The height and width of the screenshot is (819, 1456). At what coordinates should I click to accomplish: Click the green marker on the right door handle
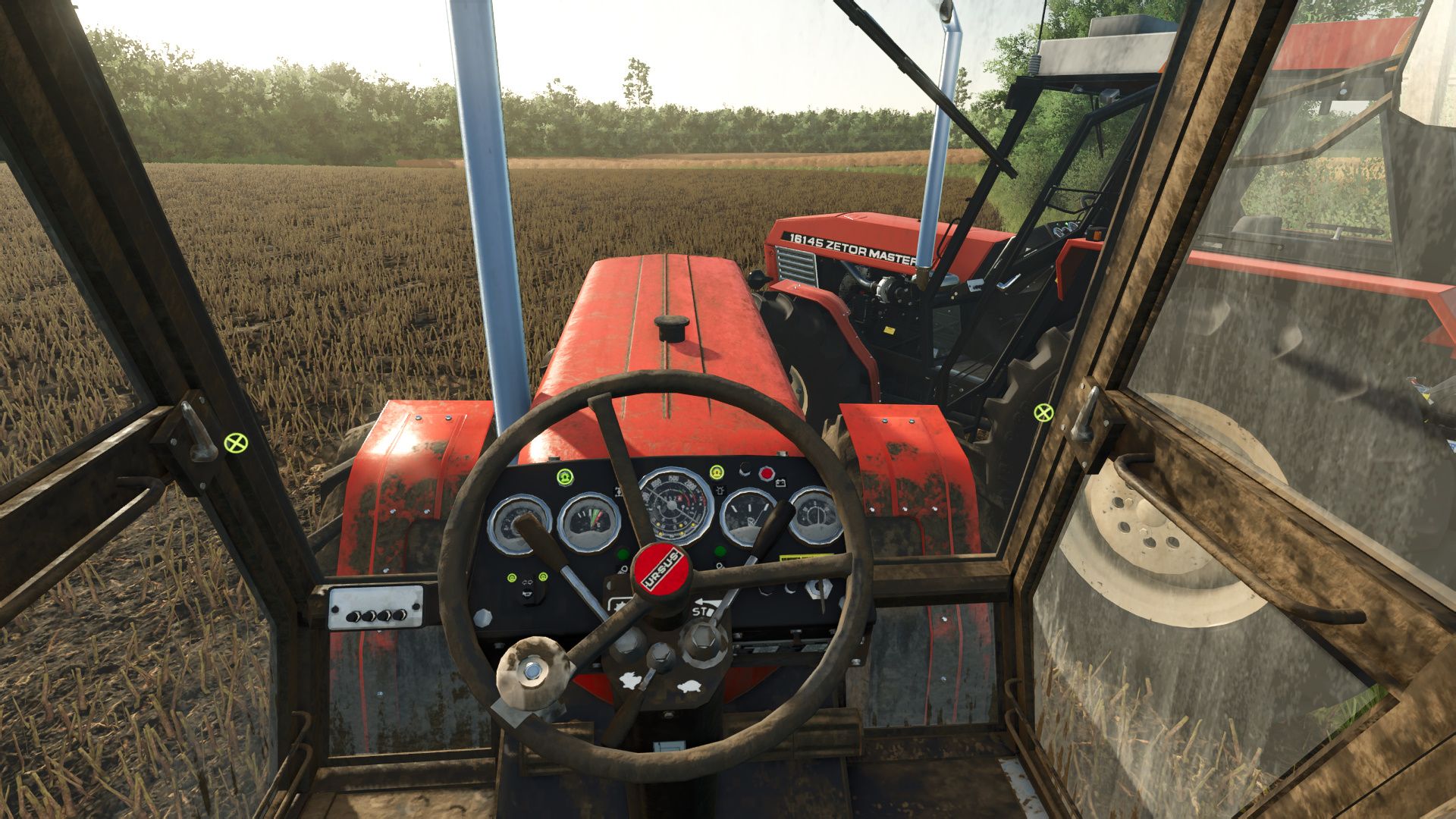[1043, 413]
